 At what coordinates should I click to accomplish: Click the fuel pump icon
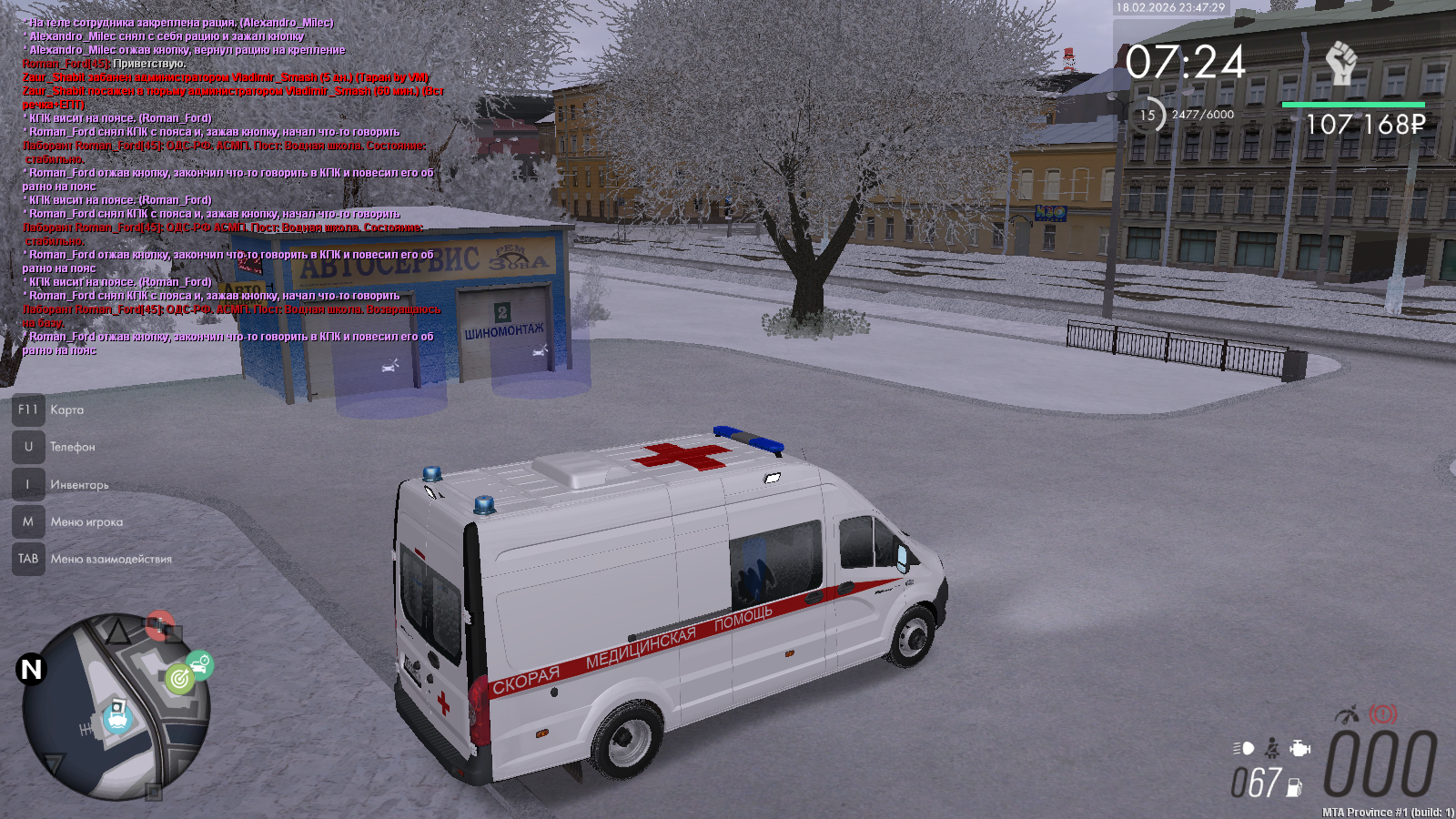coord(1294,788)
